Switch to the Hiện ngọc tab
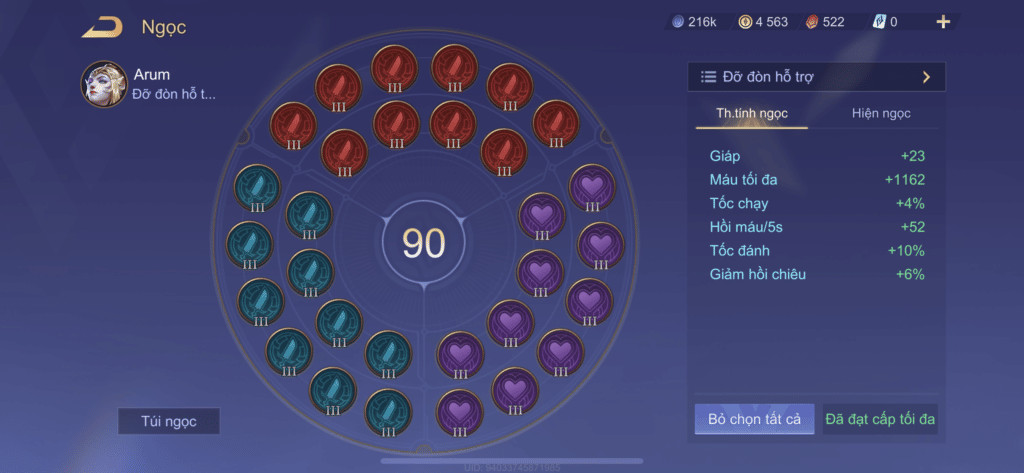The height and width of the screenshot is (473, 1024). (881, 113)
